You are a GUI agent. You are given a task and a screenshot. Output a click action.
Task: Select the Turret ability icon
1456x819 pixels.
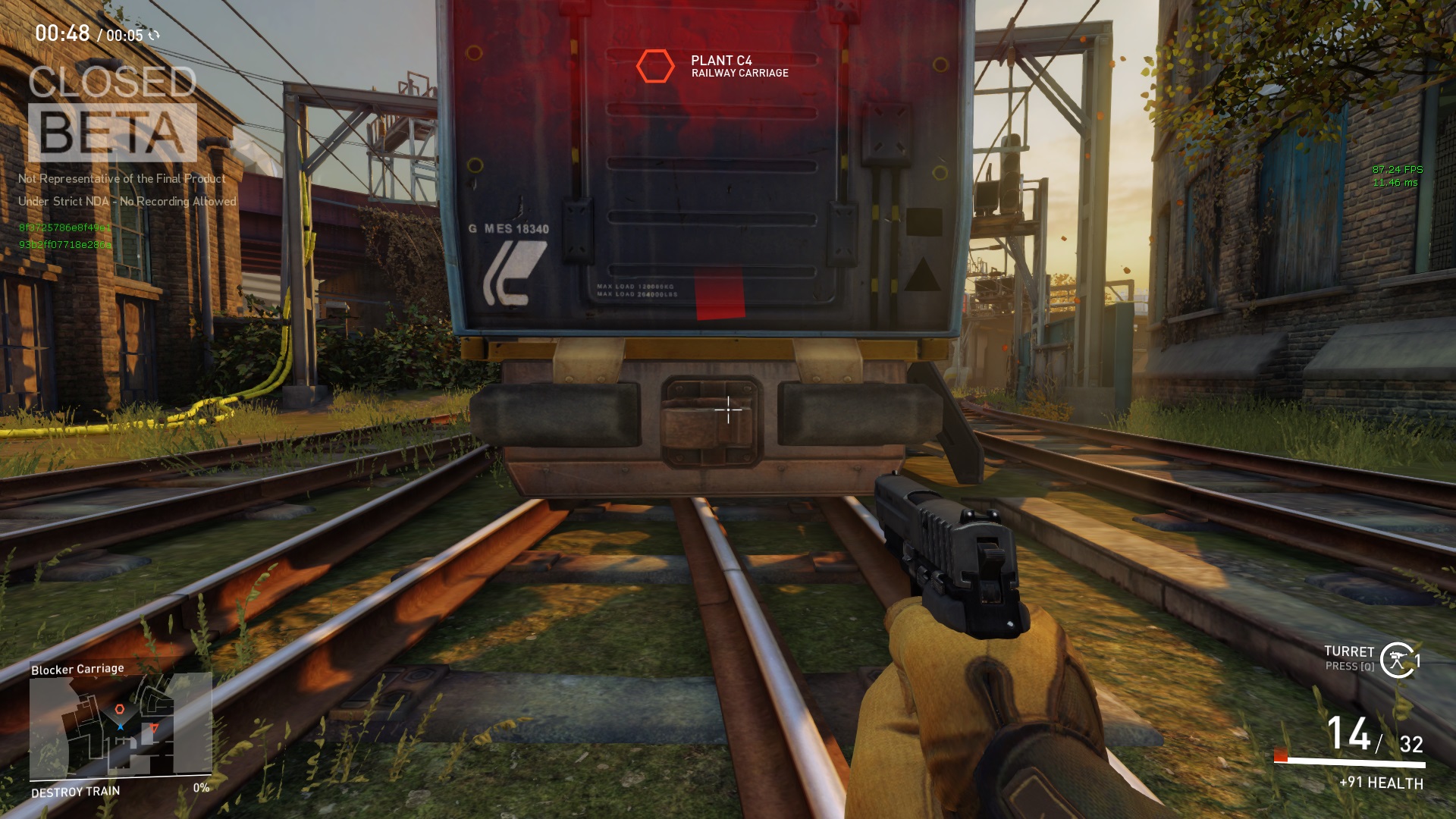point(1397,659)
